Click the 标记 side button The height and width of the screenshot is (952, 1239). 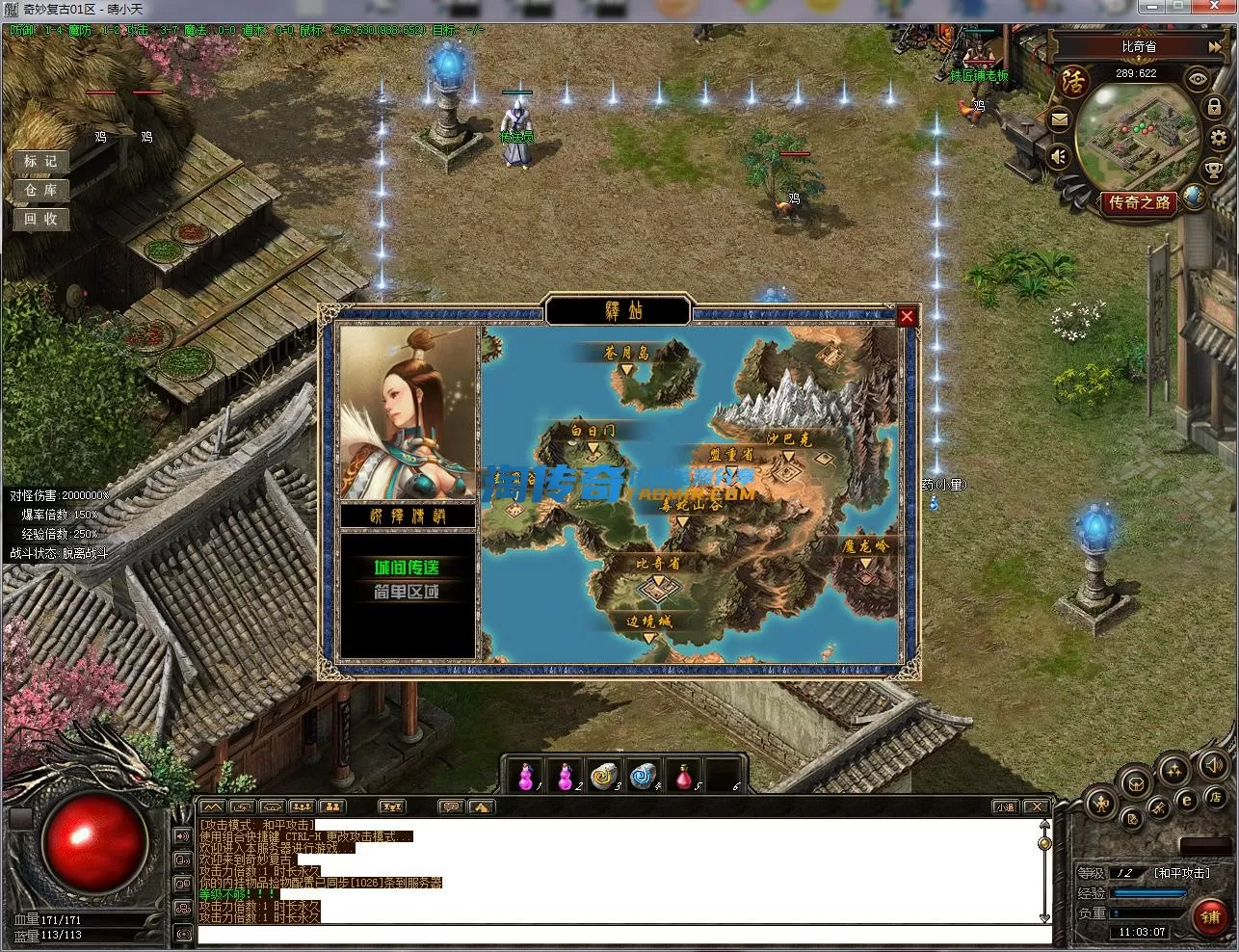(x=40, y=161)
